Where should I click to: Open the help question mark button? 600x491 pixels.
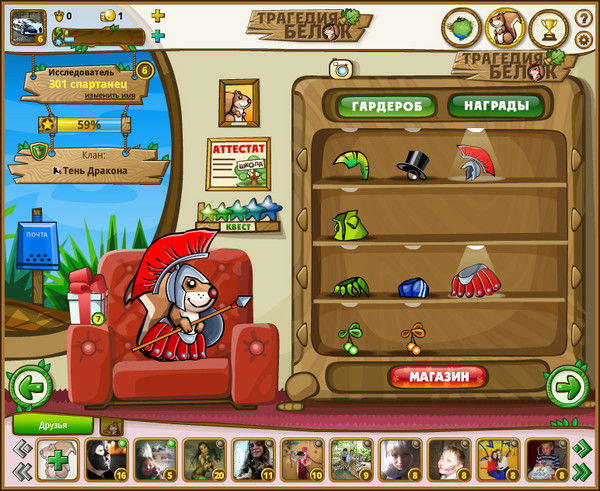tap(584, 19)
